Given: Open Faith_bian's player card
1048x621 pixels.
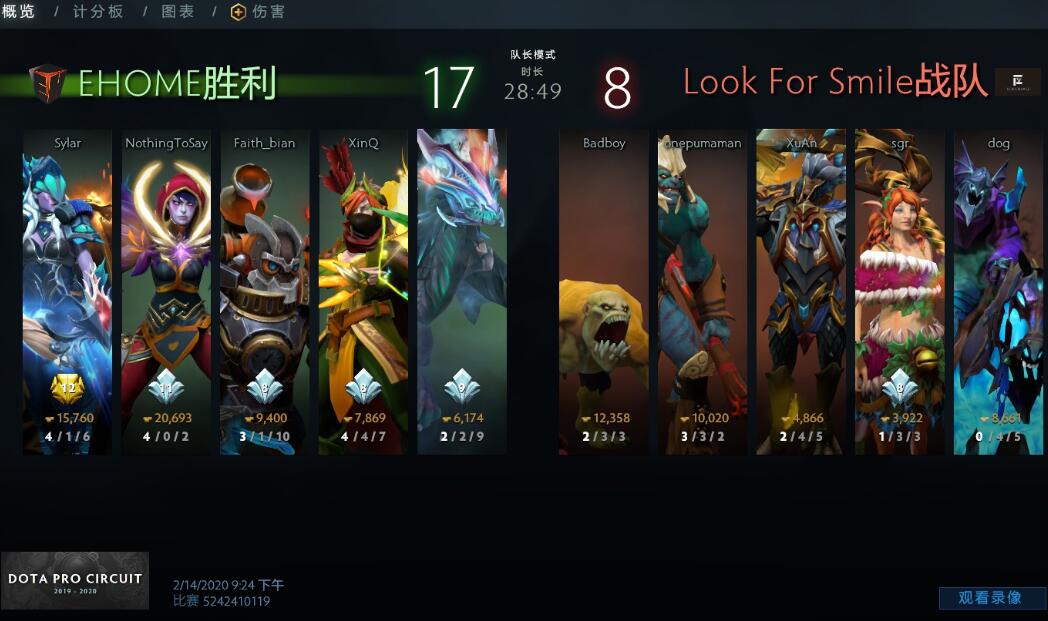Looking at the screenshot, I should (x=265, y=291).
